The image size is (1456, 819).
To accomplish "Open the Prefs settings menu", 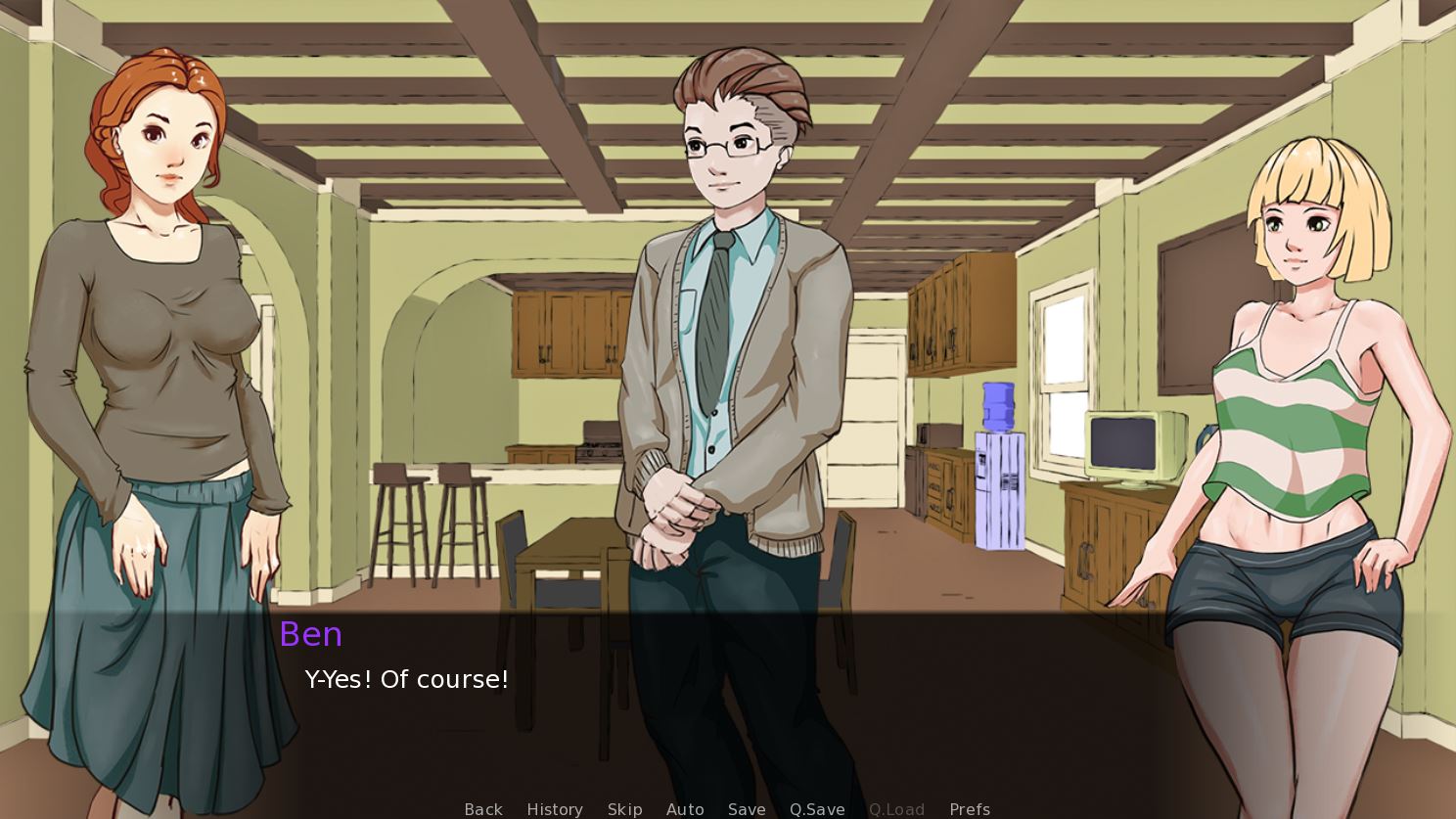I will coord(970,809).
